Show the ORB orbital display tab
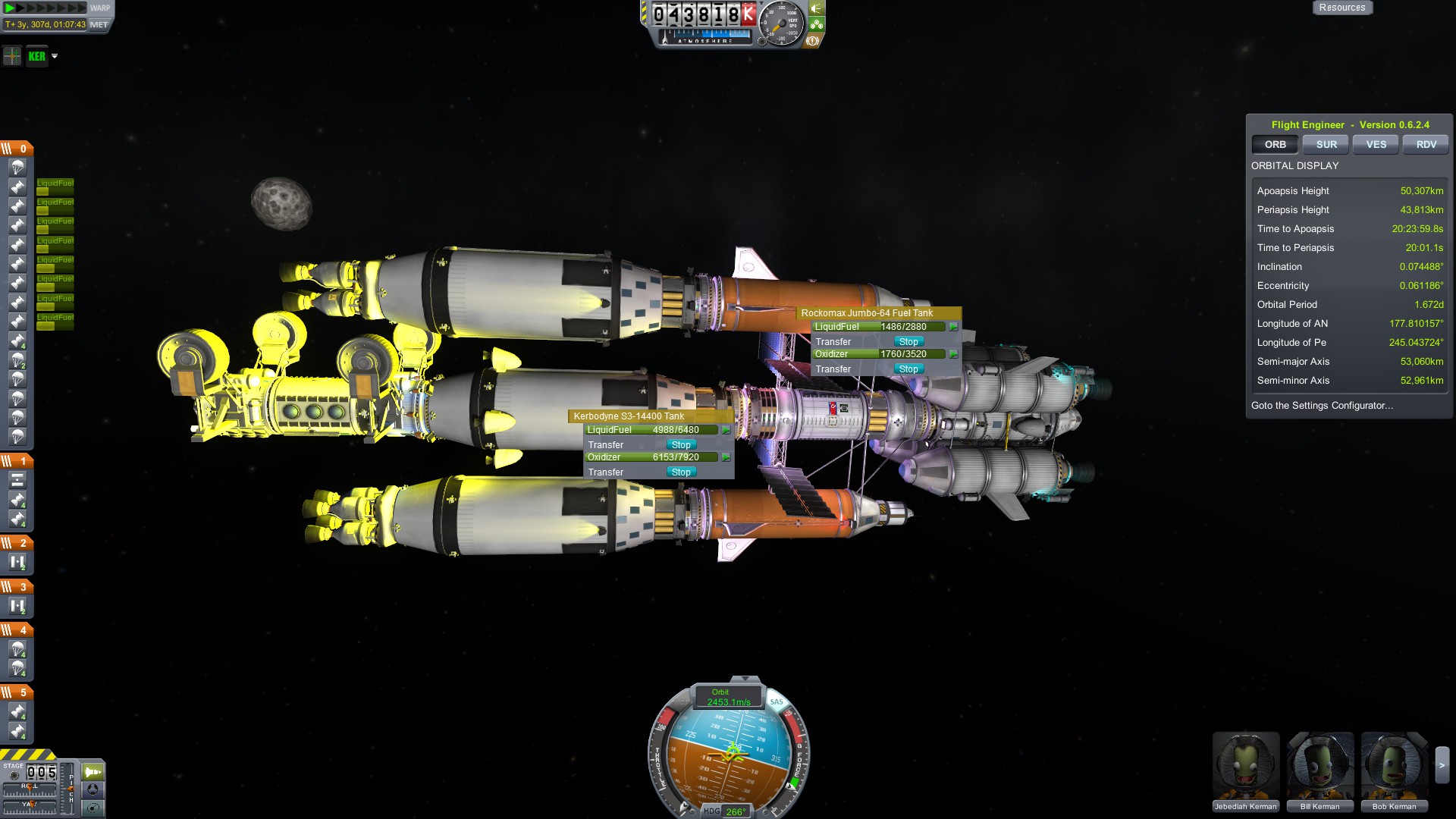The image size is (1456, 819). click(1275, 144)
